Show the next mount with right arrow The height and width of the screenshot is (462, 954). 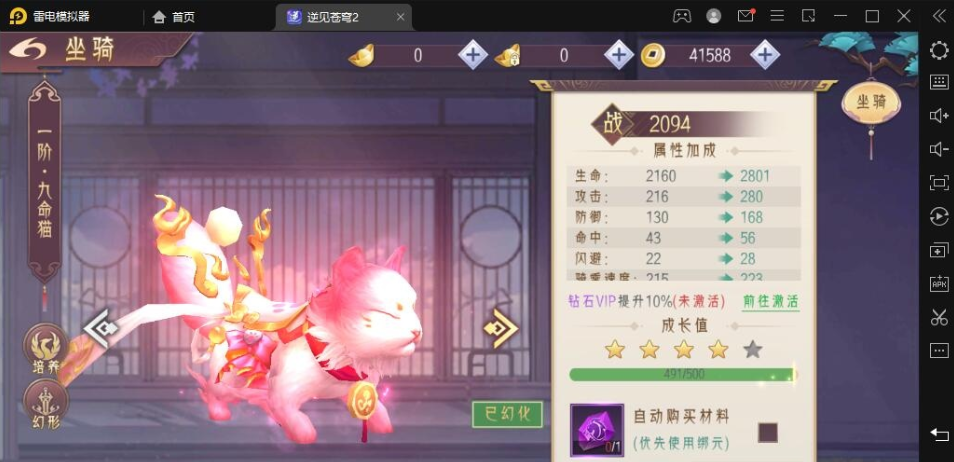coord(500,326)
